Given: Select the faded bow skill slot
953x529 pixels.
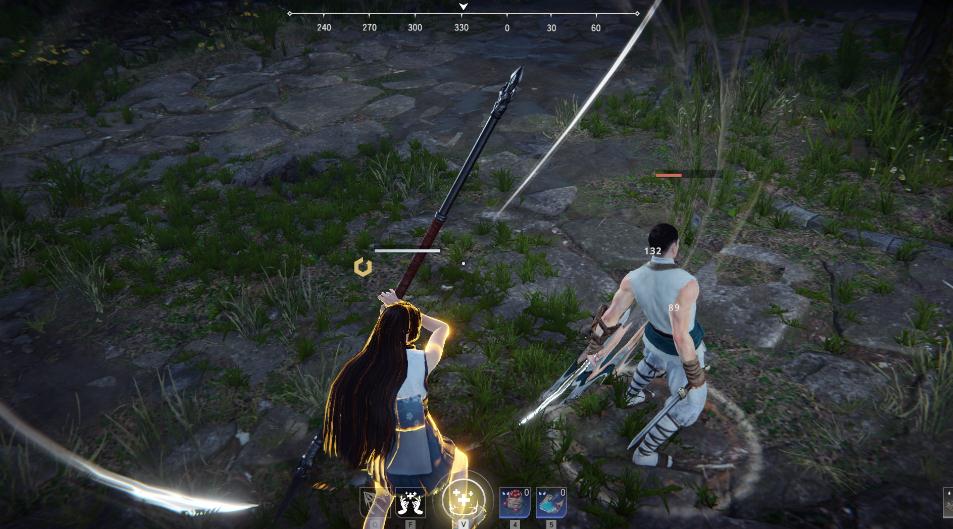Looking at the screenshot, I should [x=375, y=502].
